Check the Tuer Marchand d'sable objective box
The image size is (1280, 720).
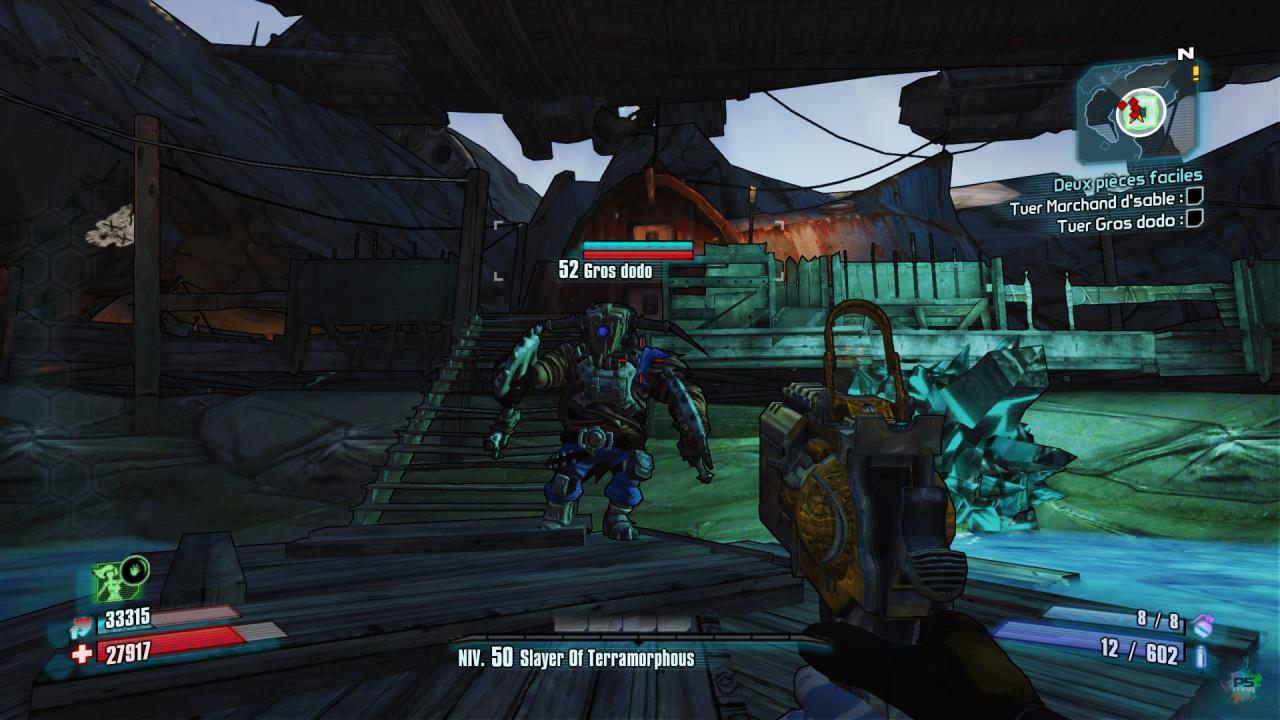1194,200
